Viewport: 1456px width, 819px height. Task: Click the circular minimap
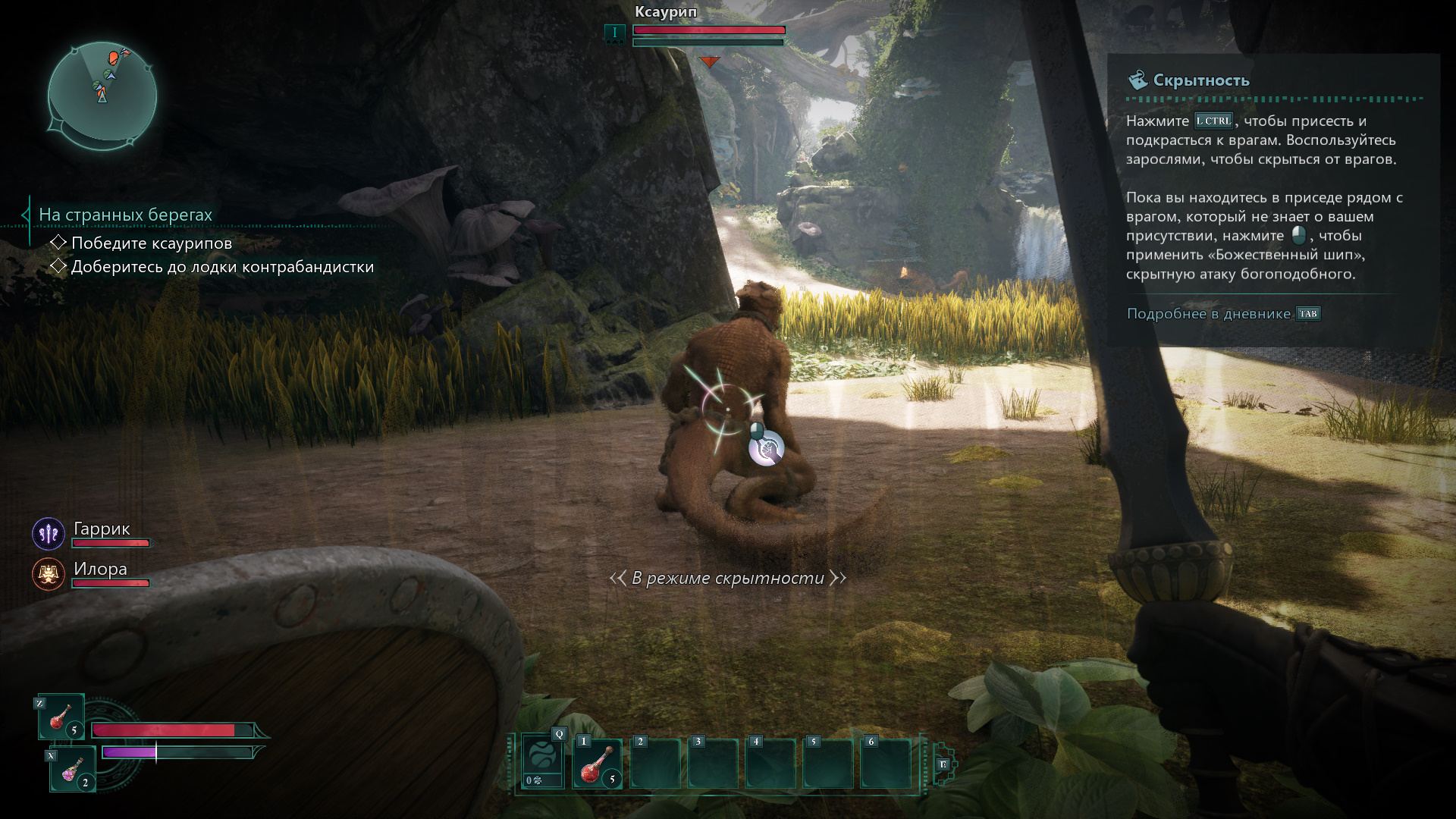102,94
